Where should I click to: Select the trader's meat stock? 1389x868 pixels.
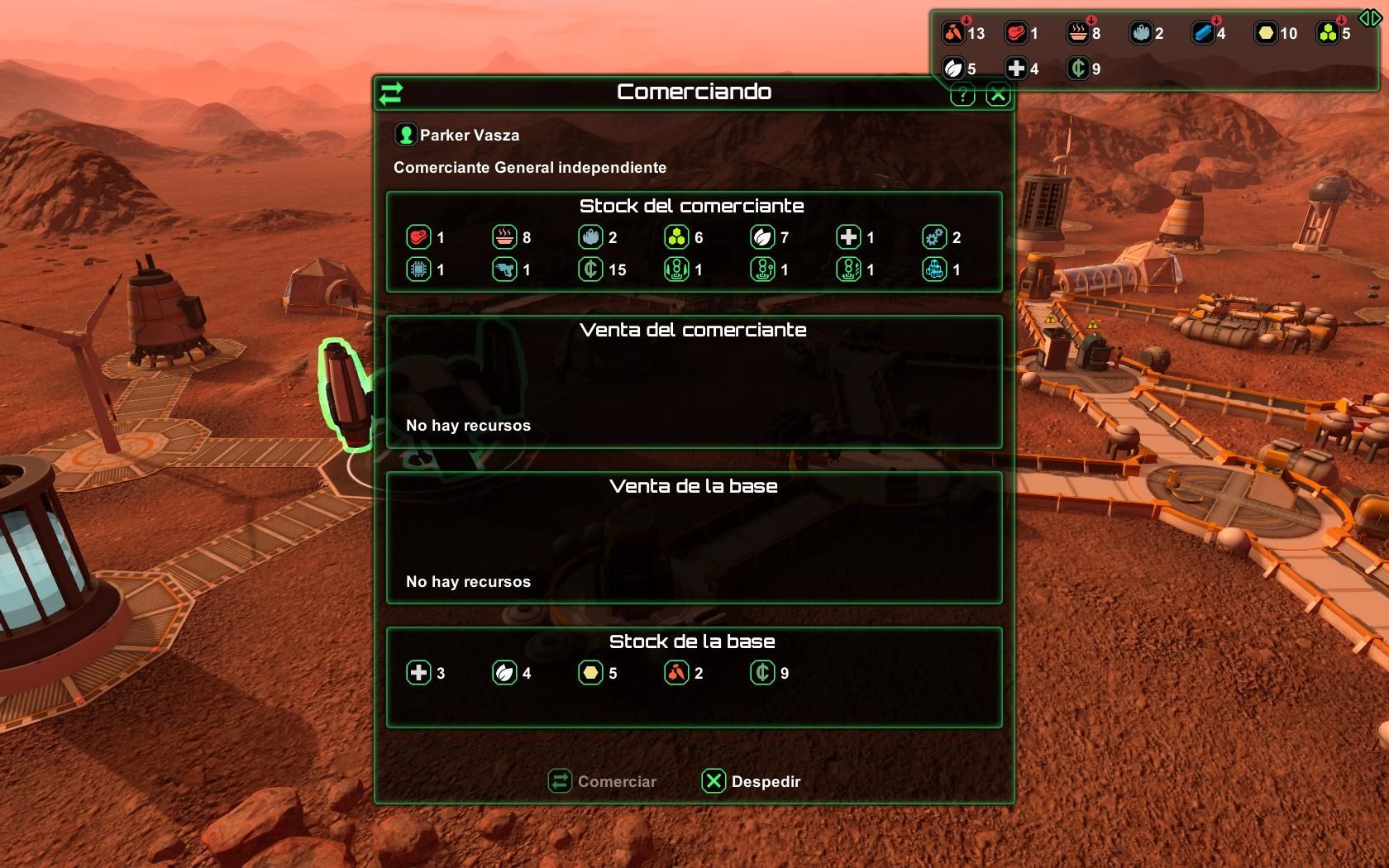click(x=419, y=238)
